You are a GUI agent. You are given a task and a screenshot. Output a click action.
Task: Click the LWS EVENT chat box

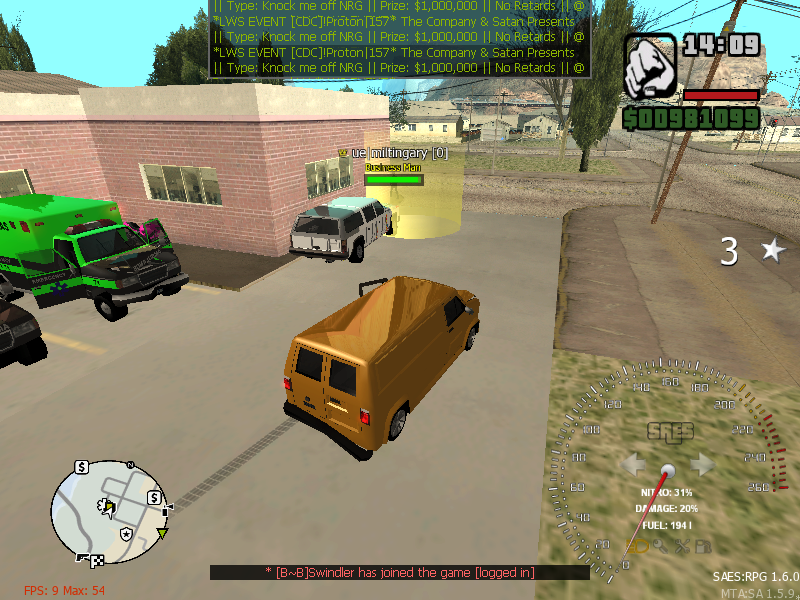(399, 38)
